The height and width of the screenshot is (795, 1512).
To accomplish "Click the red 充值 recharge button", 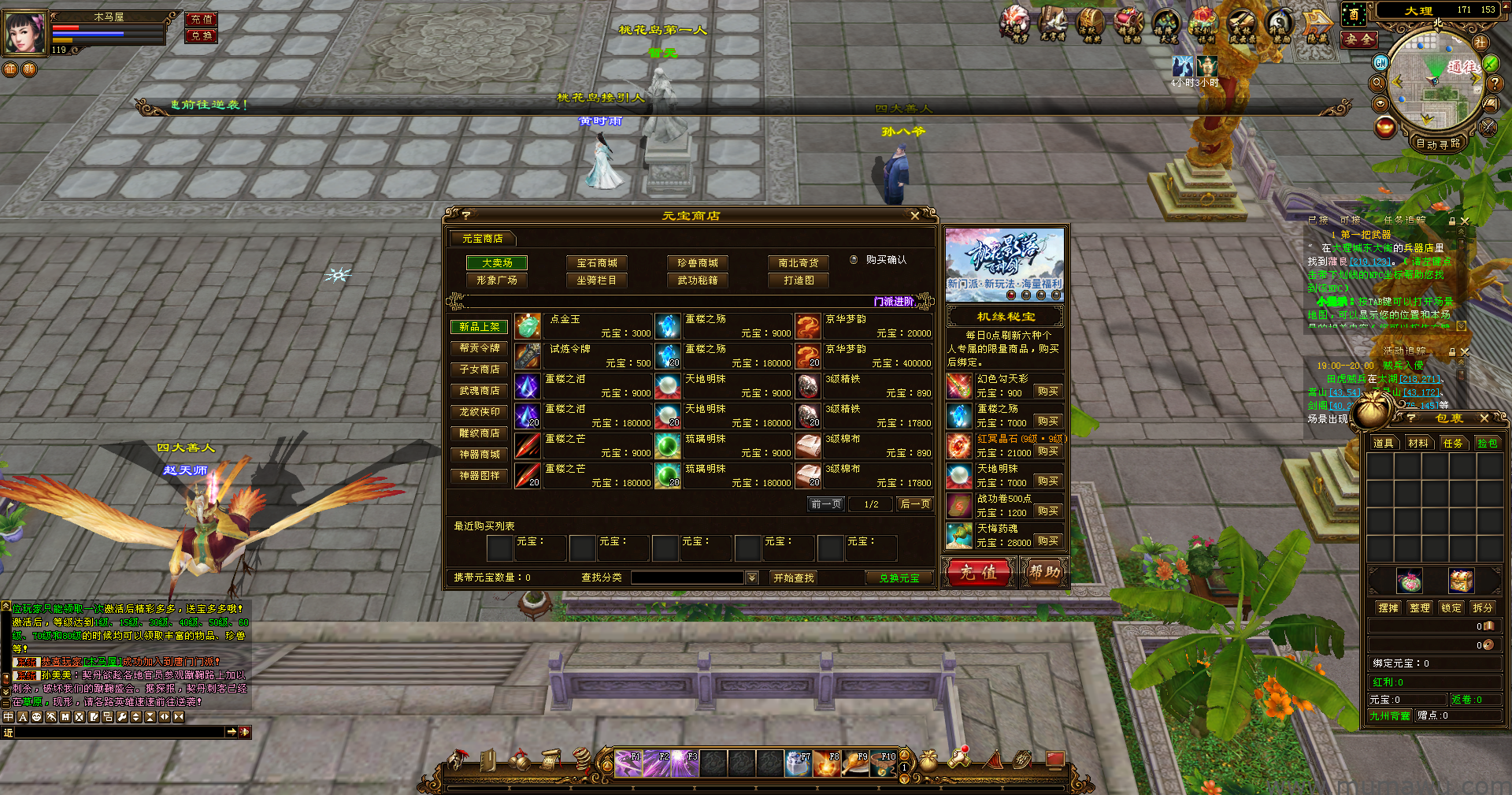I will (x=978, y=573).
